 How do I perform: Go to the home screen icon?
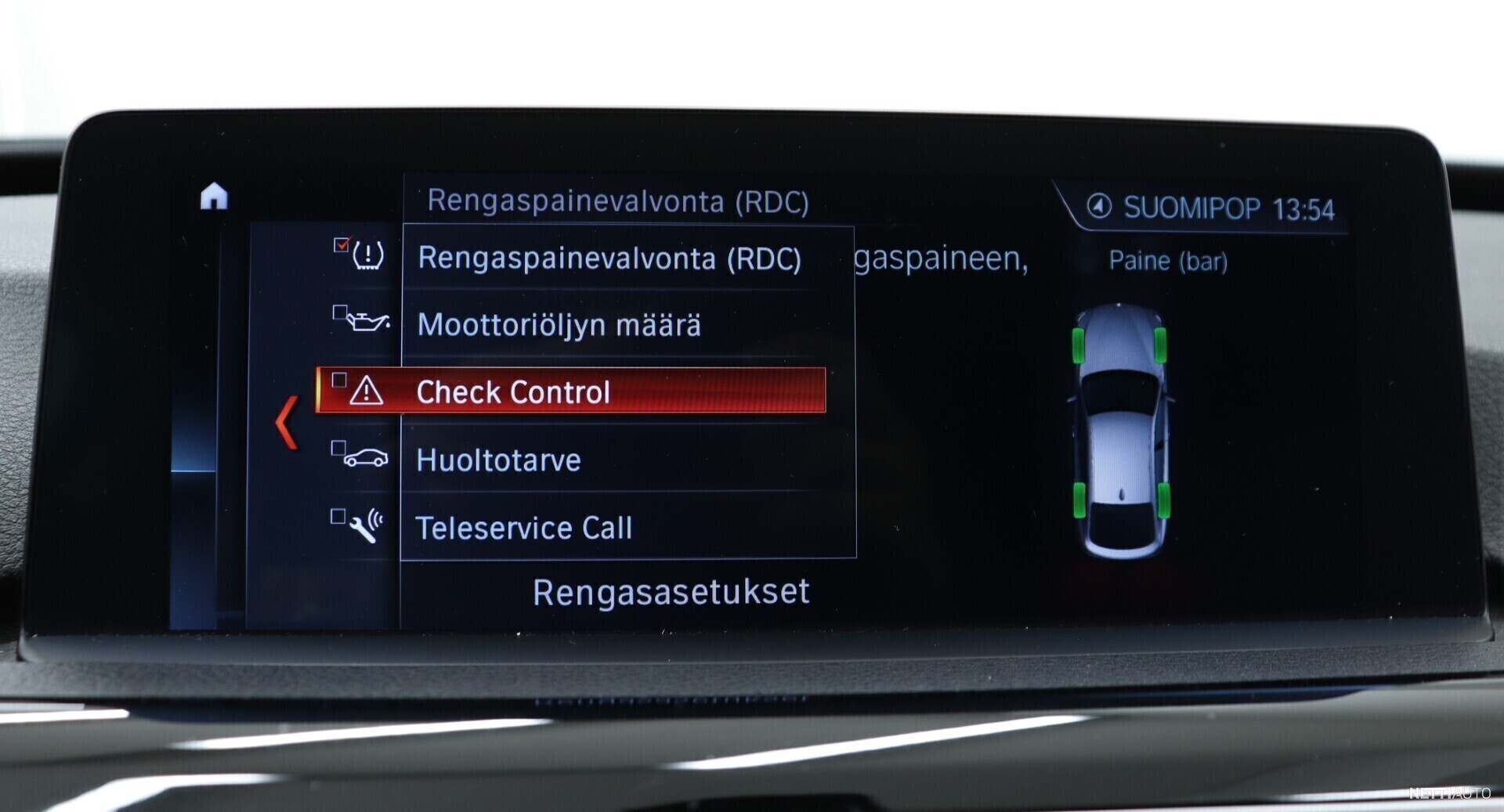214,197
